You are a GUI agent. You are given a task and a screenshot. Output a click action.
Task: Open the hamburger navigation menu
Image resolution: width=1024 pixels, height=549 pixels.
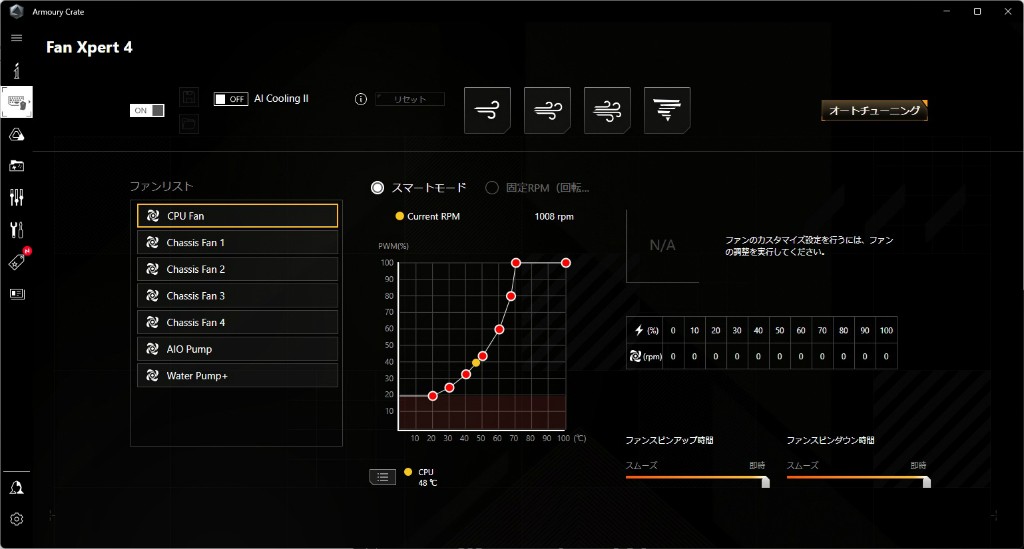tap(16, 37)
